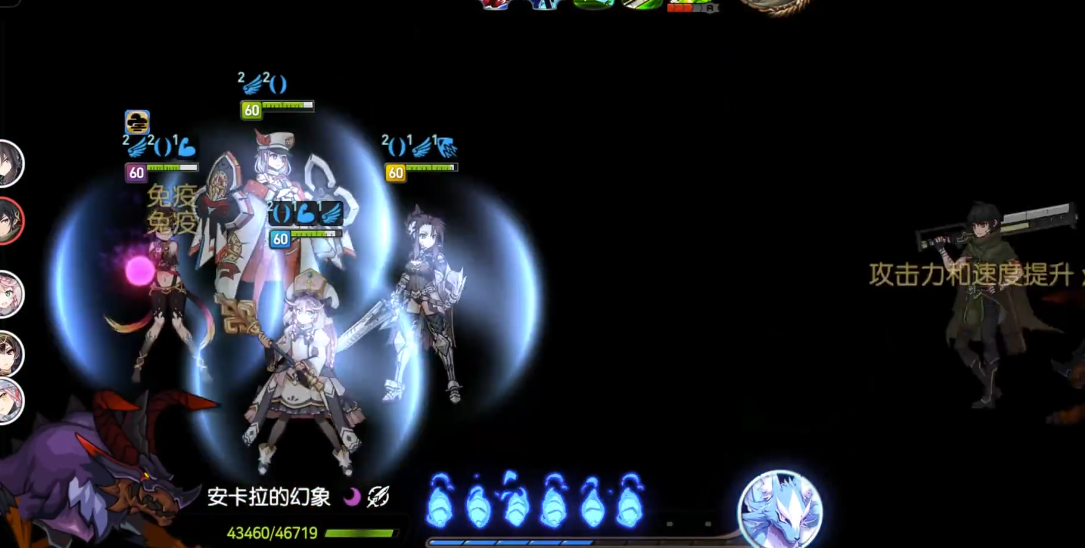Select the red-ringed turn order portrait
Viewport: 1085px width, 548px height.
8,220
